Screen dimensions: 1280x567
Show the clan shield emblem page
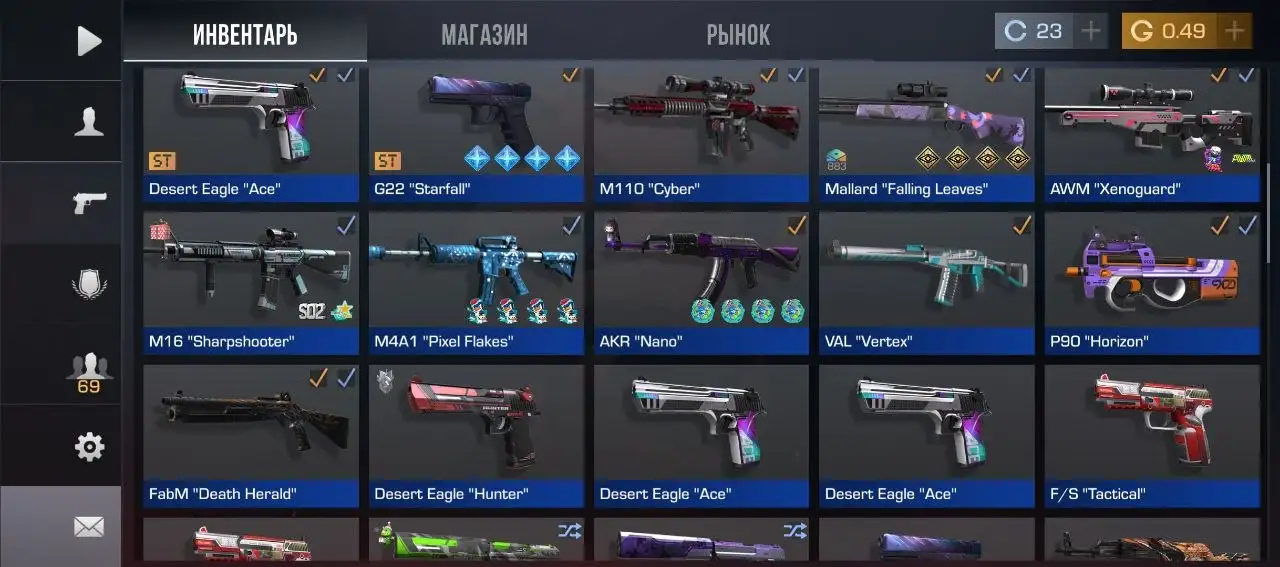[89, 285]
